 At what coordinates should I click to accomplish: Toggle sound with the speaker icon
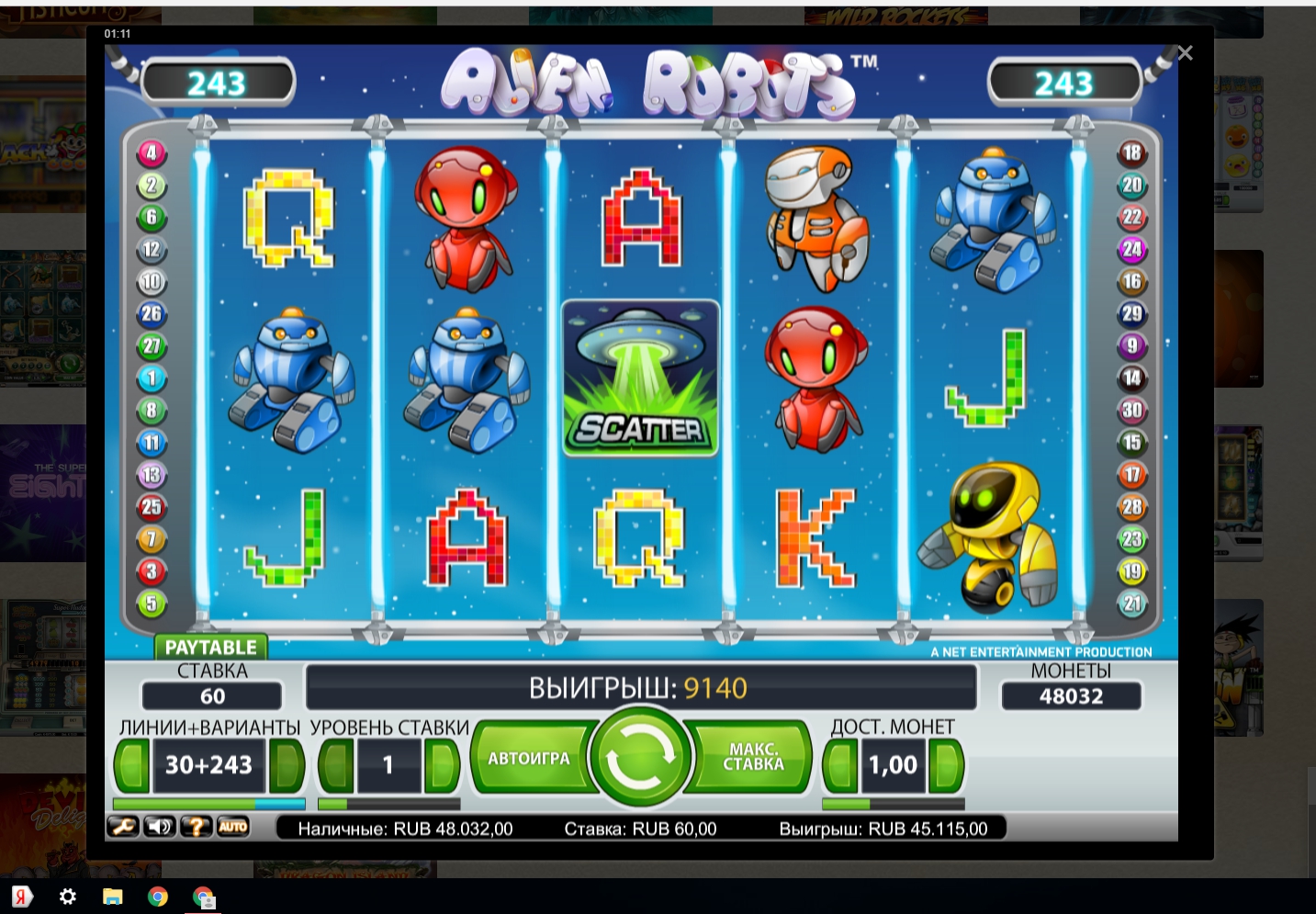tap(160, 827)
